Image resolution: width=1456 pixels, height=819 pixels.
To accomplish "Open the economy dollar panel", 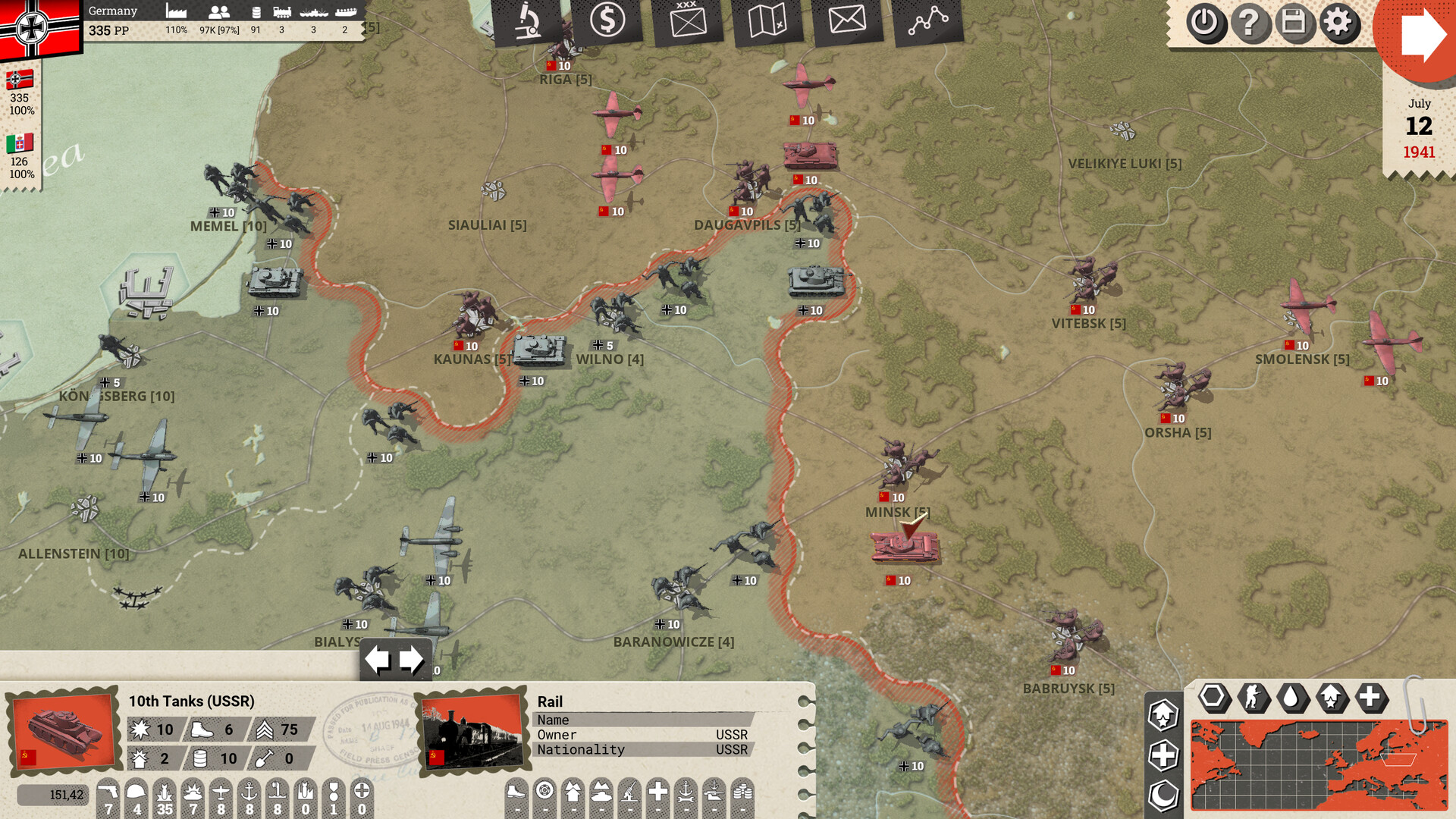I will pos(608,19).
